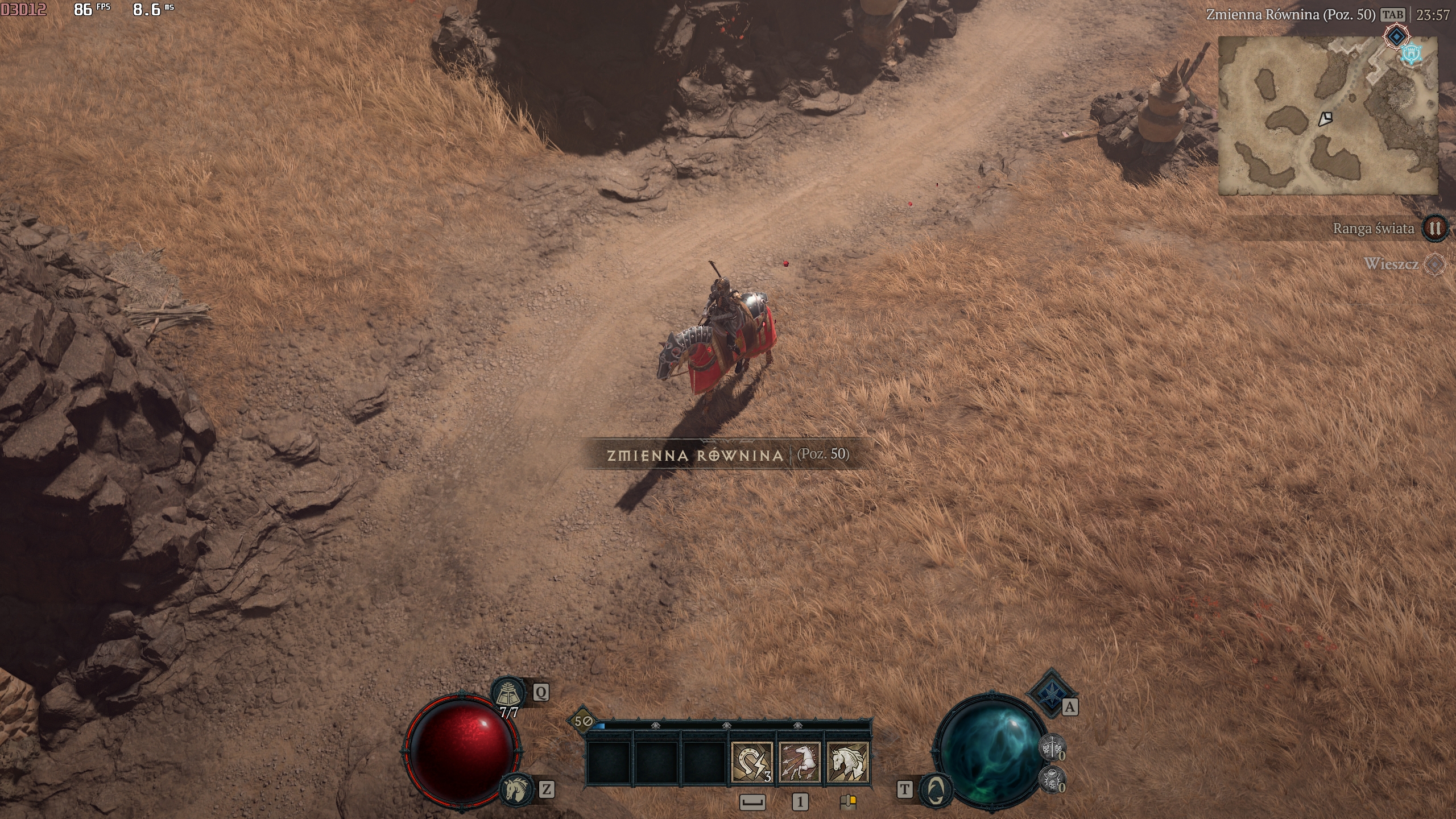
Task: Use the charging horse with arrows skill
Action: pyautogui.click(x=799, y=763)
